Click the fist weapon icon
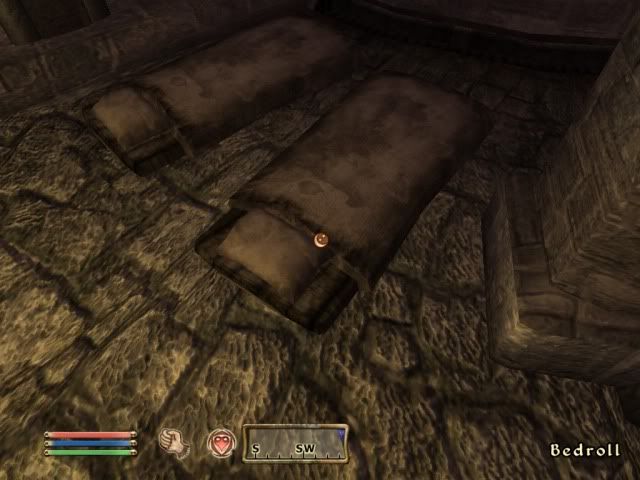This screenshot has width=640, height=480. (x=174, y=441)
